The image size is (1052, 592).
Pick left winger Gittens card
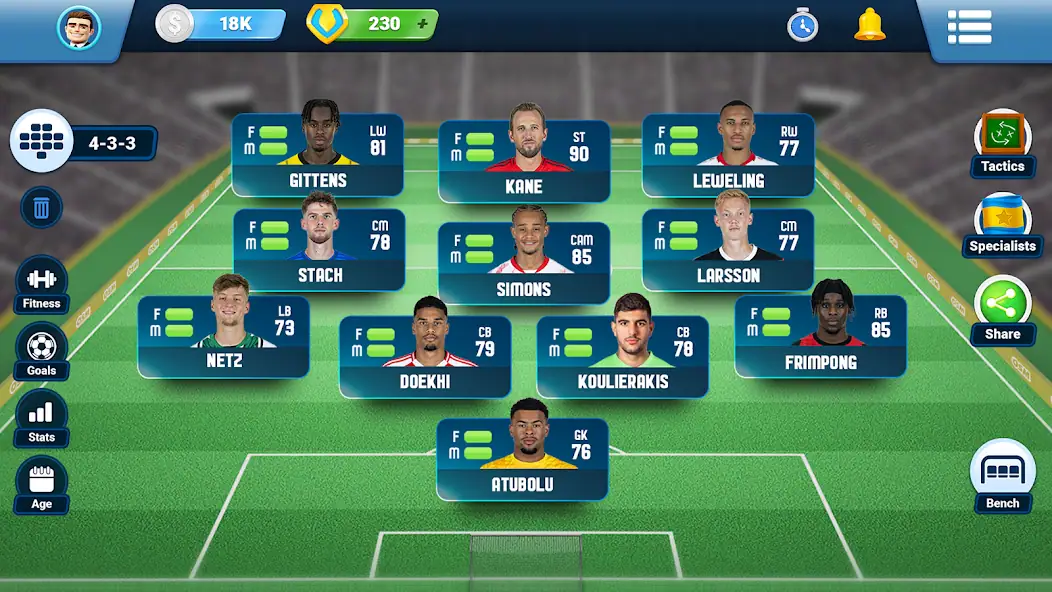pos(318,155)
